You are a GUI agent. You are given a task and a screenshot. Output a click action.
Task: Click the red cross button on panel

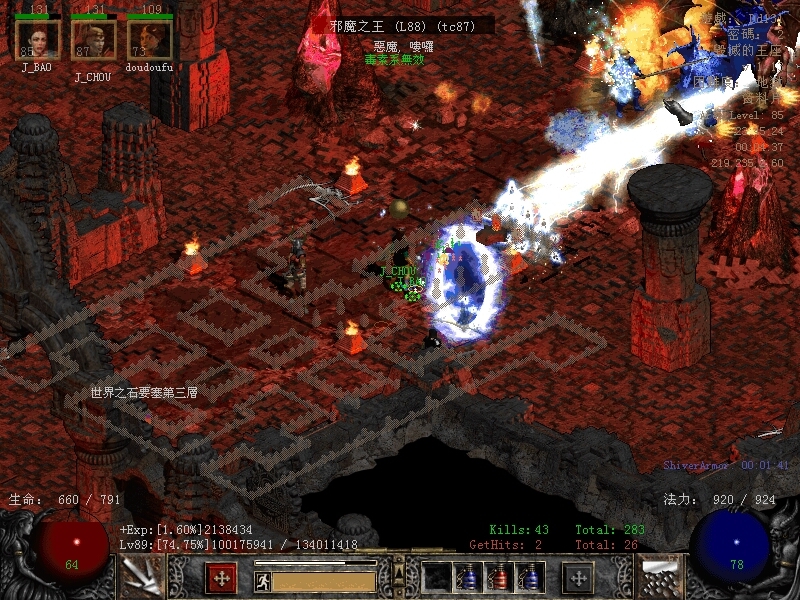(x=221, y=577)
